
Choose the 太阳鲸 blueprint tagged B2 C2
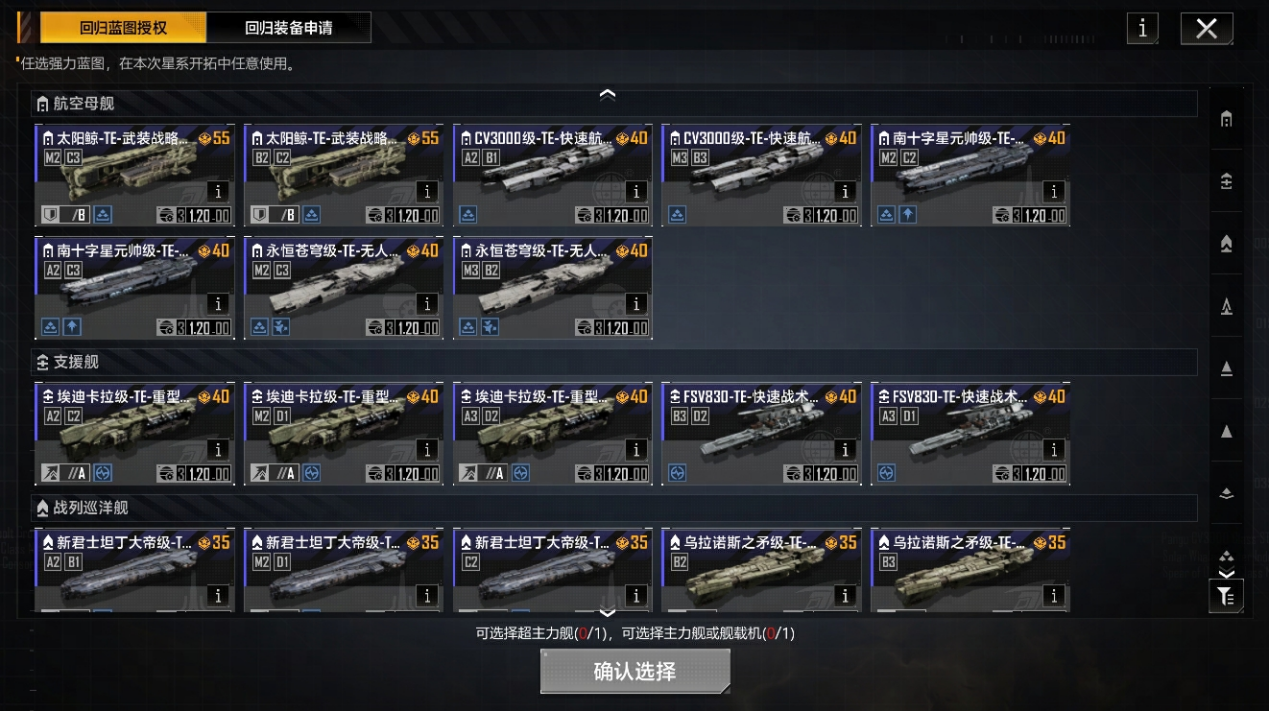[x=343, y=176]
